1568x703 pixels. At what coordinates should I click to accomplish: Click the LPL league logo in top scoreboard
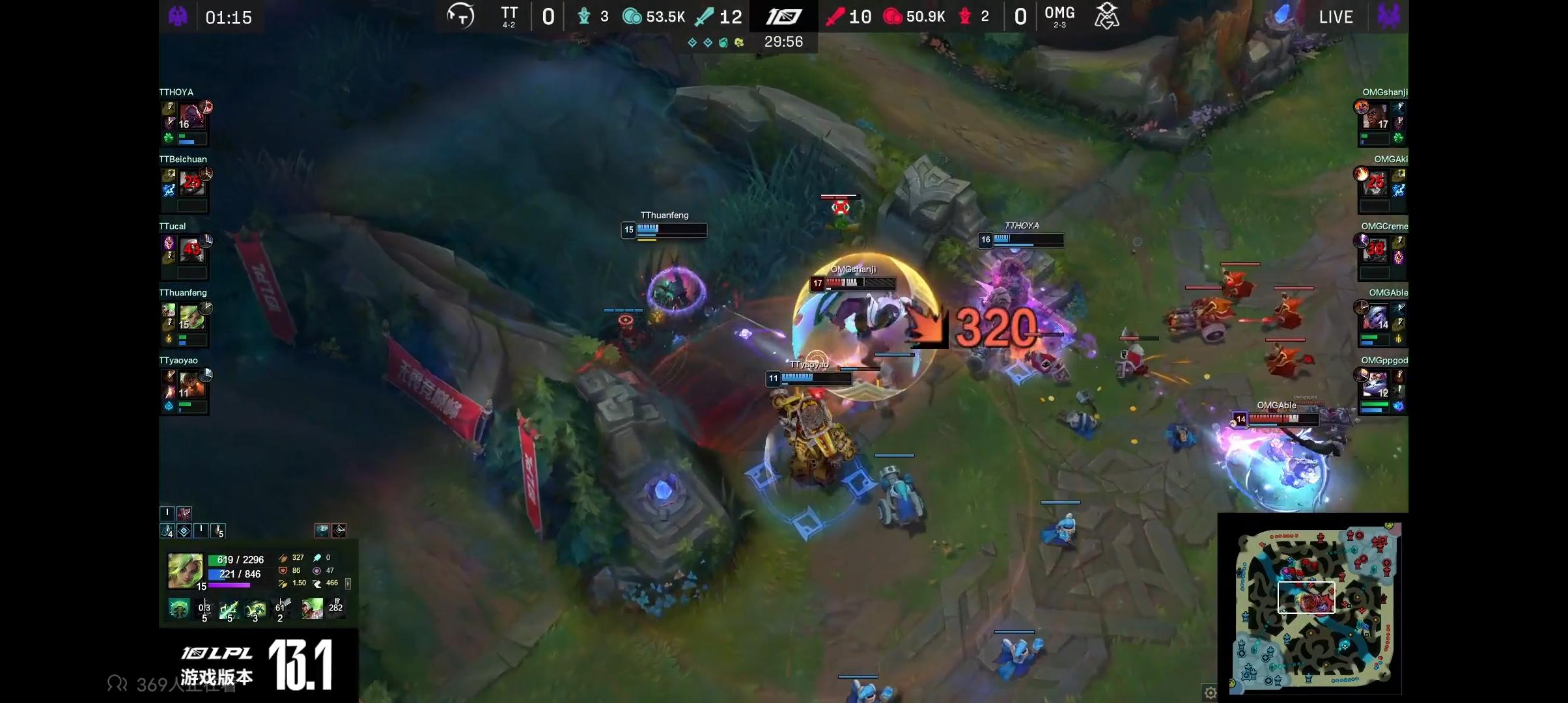785,16
